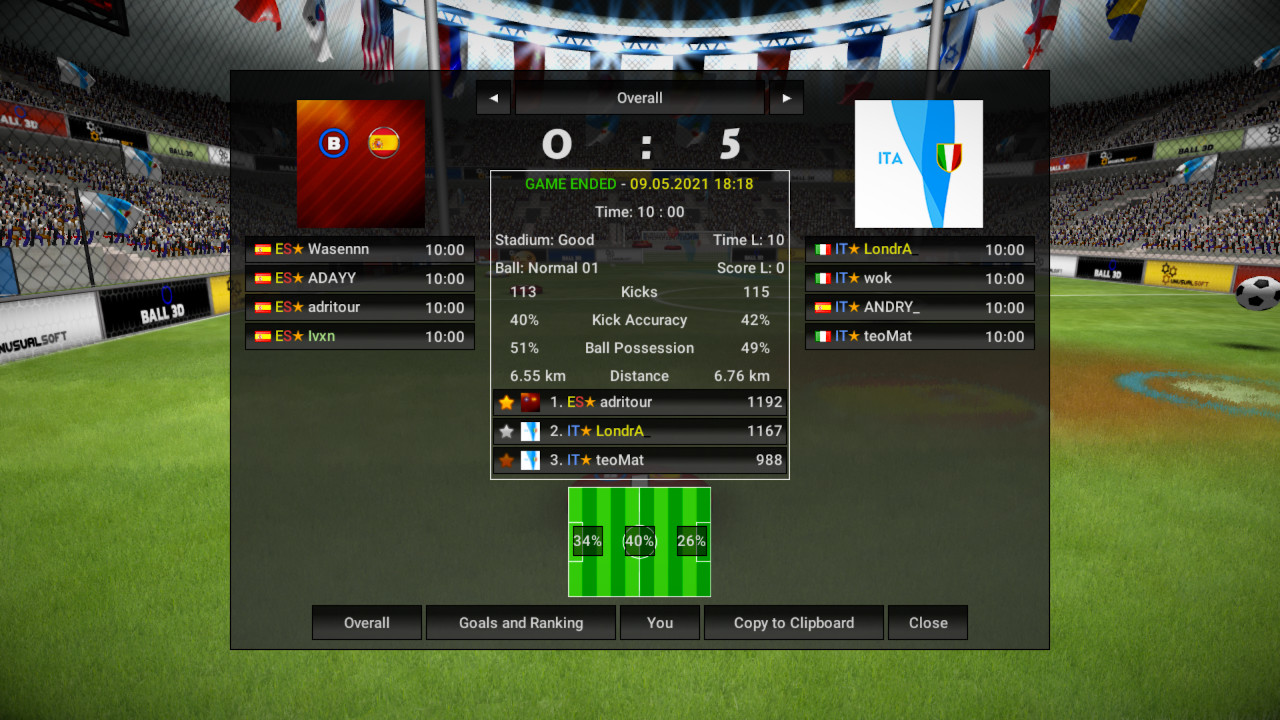The image size is (1280, 720).
Task: Select player ADAYY row
Action: (x=359, y=279)
